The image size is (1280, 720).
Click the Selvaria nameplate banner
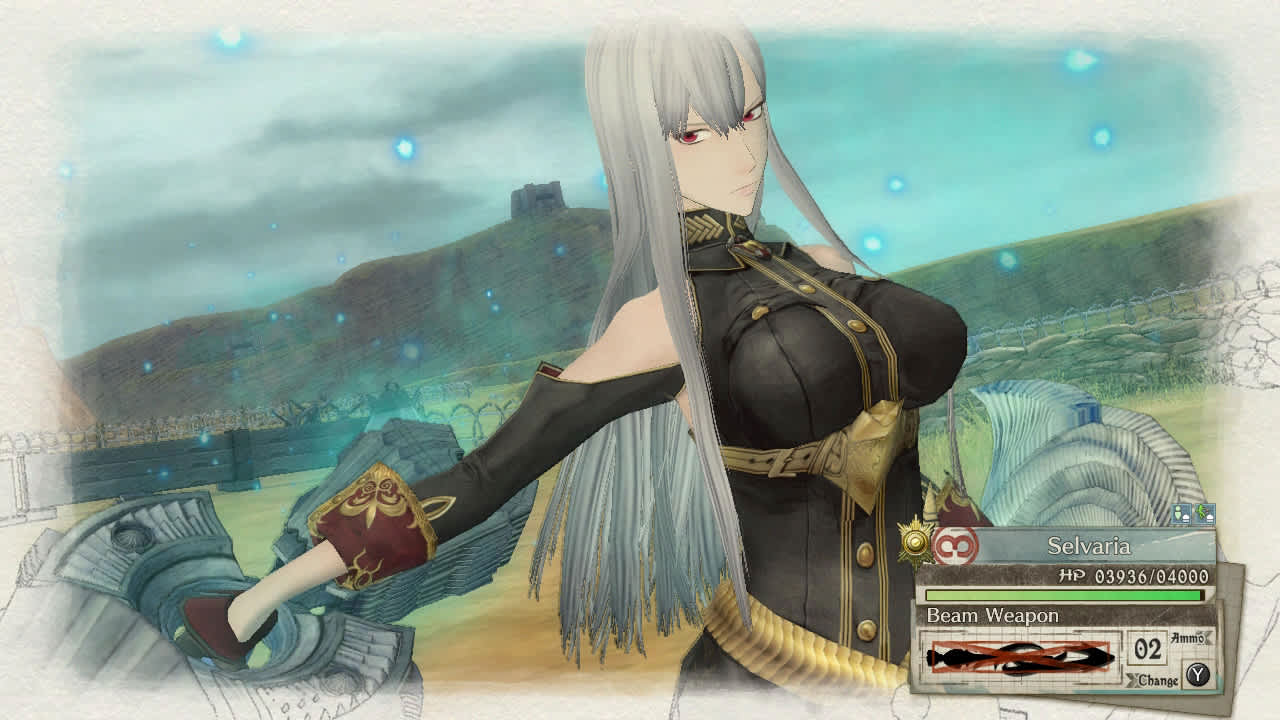(1090, 546)
